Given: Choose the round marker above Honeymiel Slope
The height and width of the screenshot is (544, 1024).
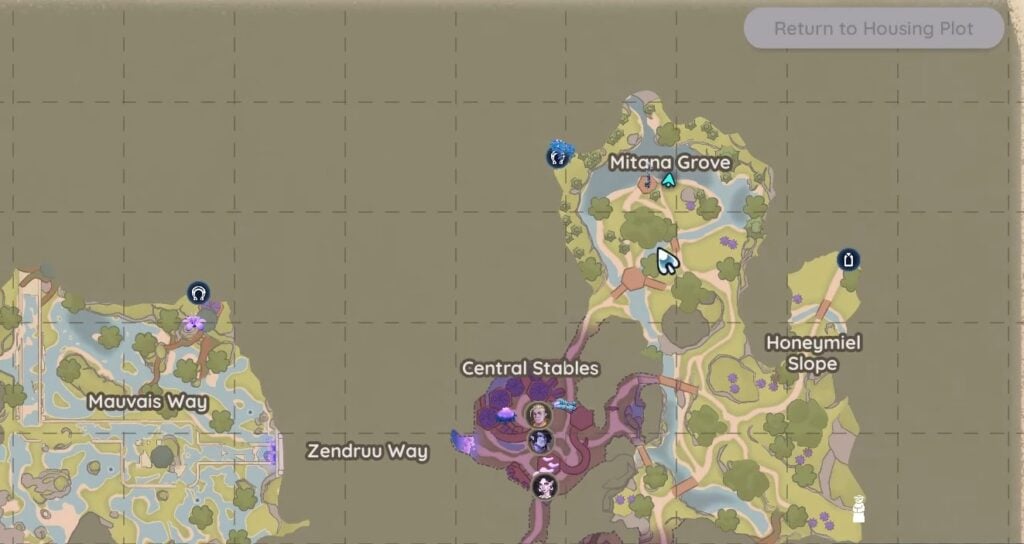Looking at the screenshot, I should point(849,261).
